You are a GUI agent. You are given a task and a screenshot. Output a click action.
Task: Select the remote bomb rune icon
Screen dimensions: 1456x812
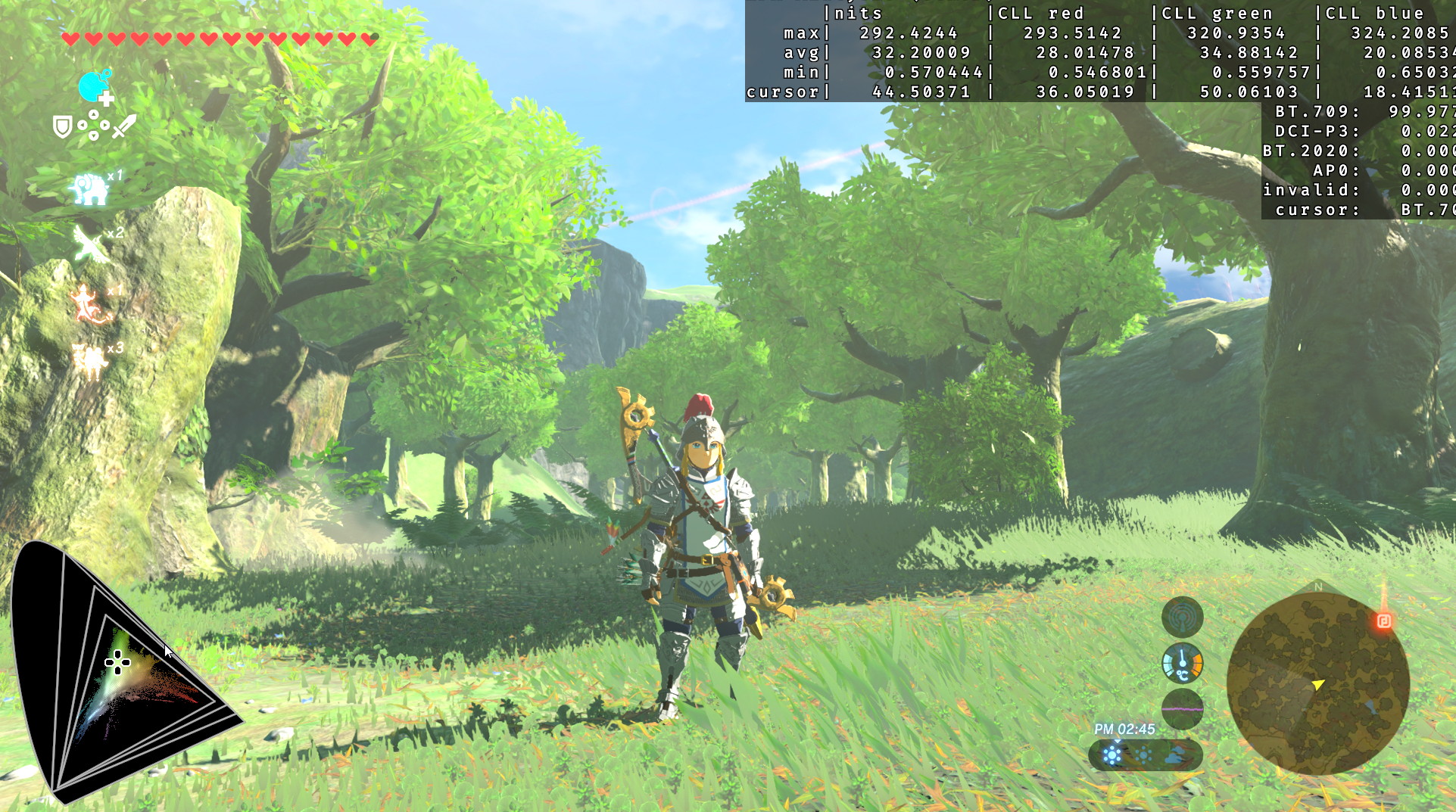tap(95, 87)
